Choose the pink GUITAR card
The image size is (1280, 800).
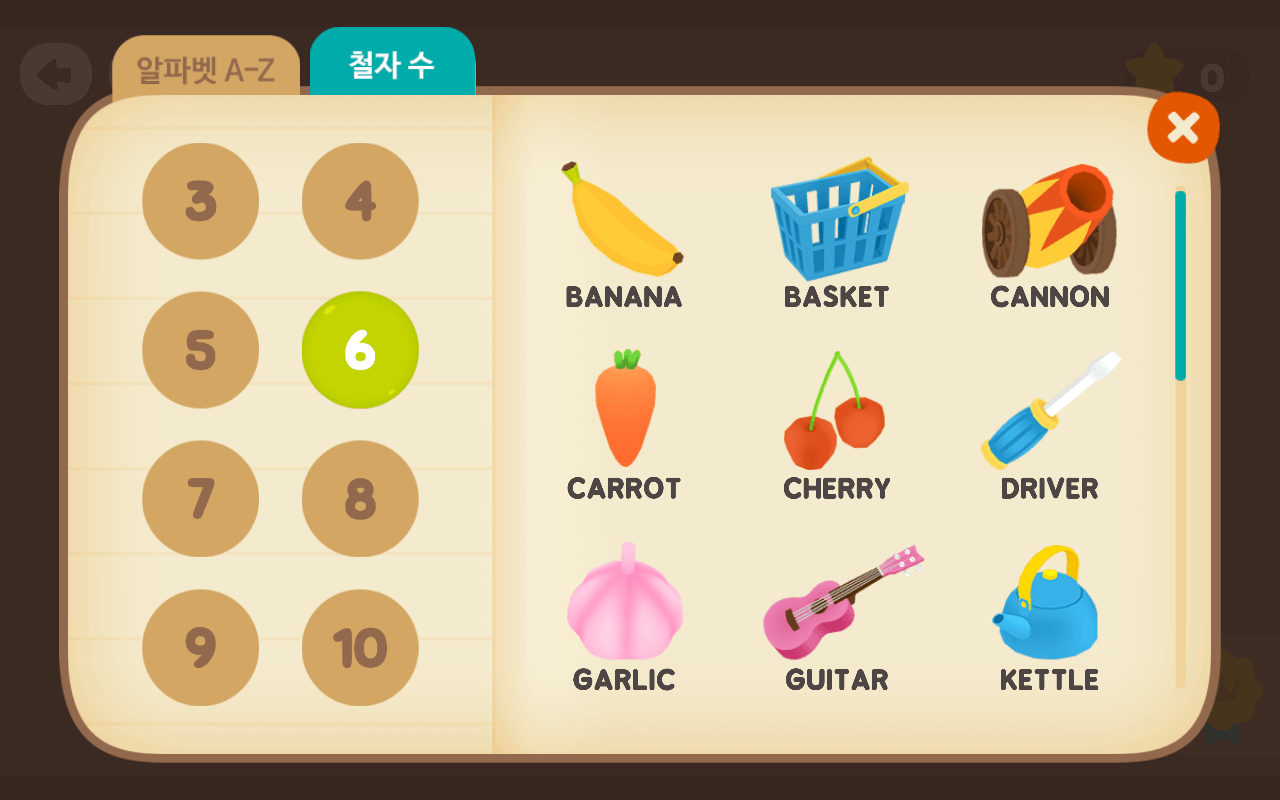[837, 617]
